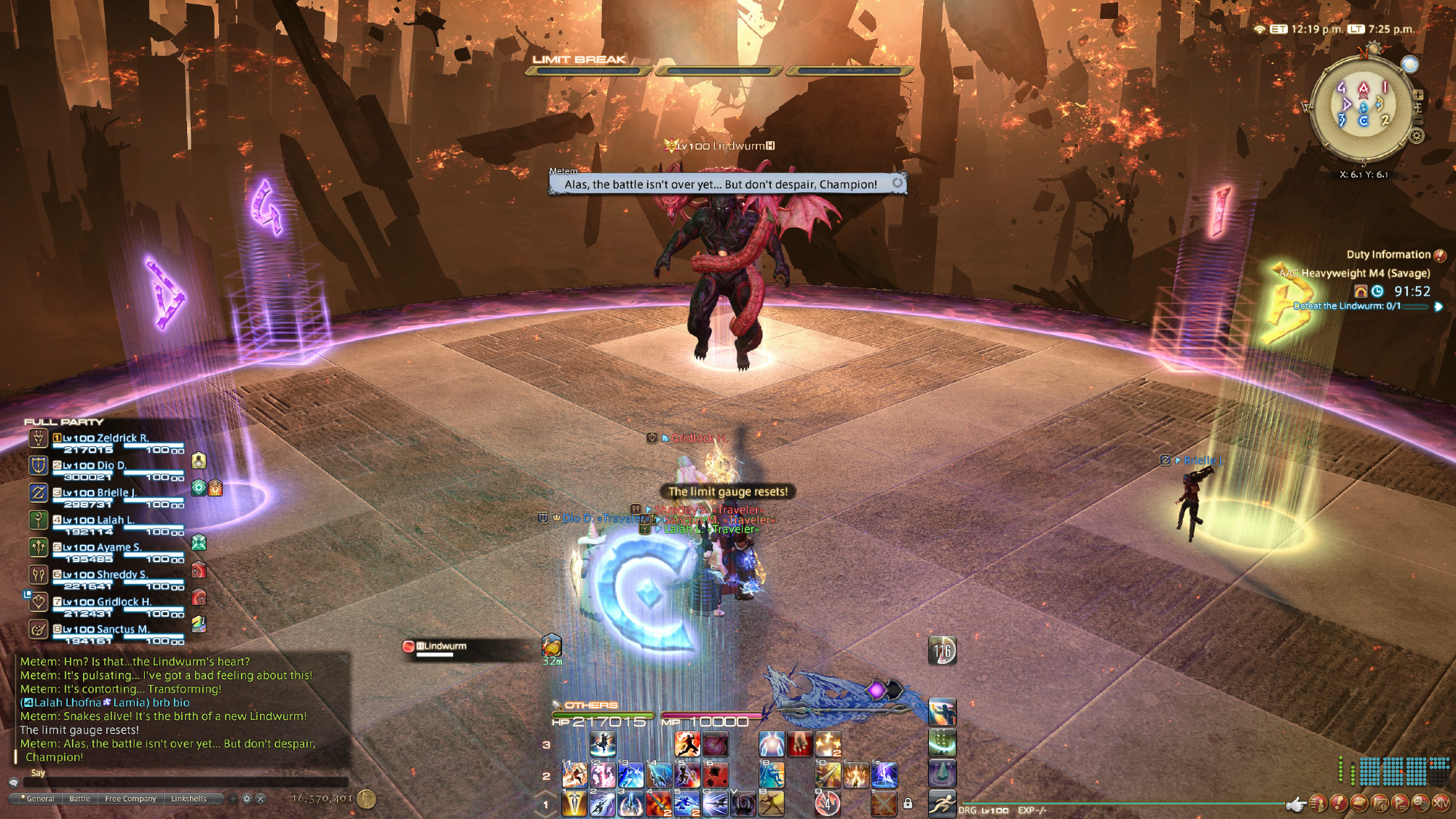Activate the Sprint running figure action
Viewport: 1456px width, 819px height.
942,803
